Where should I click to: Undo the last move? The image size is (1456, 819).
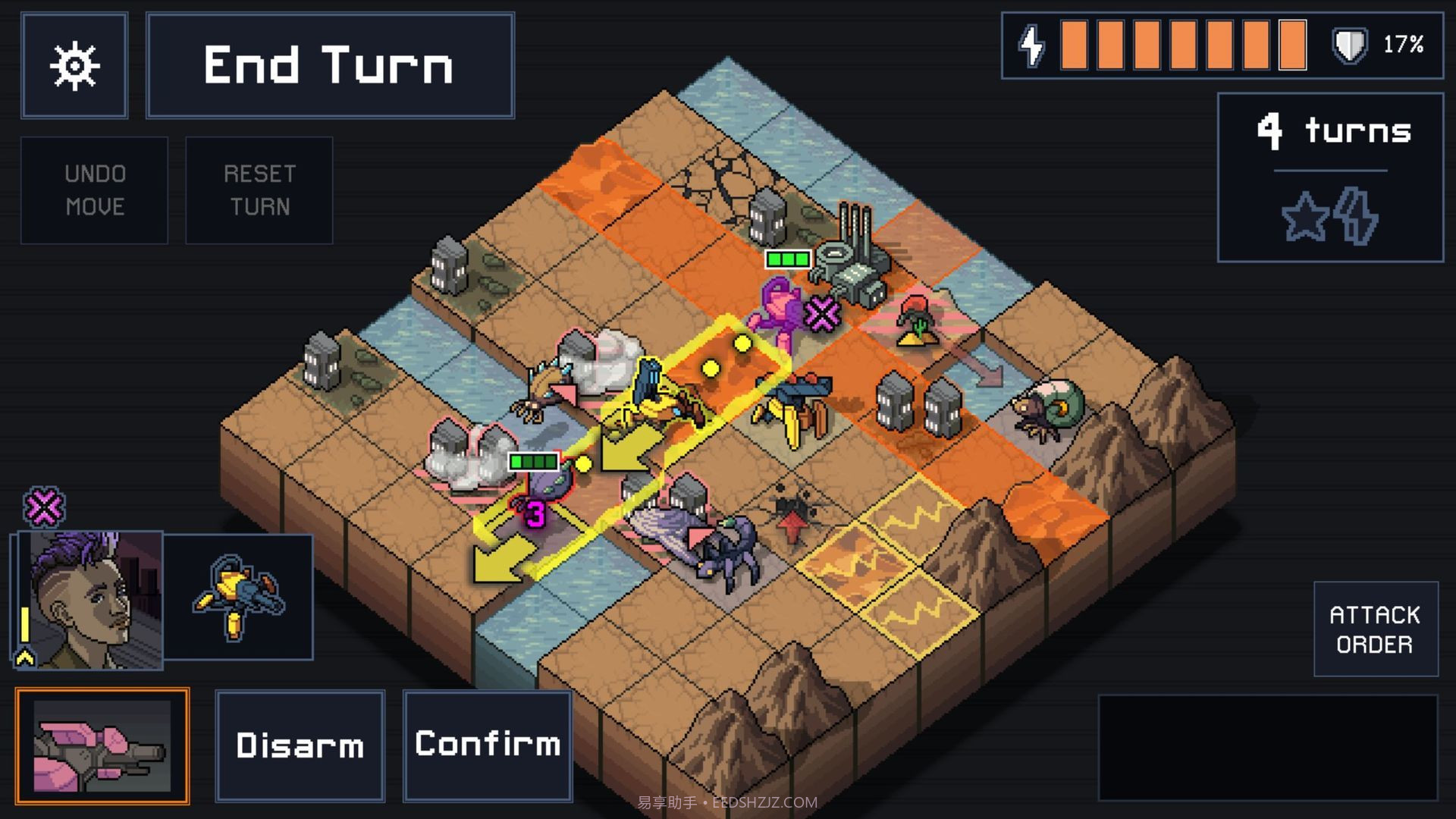[94, 190]
